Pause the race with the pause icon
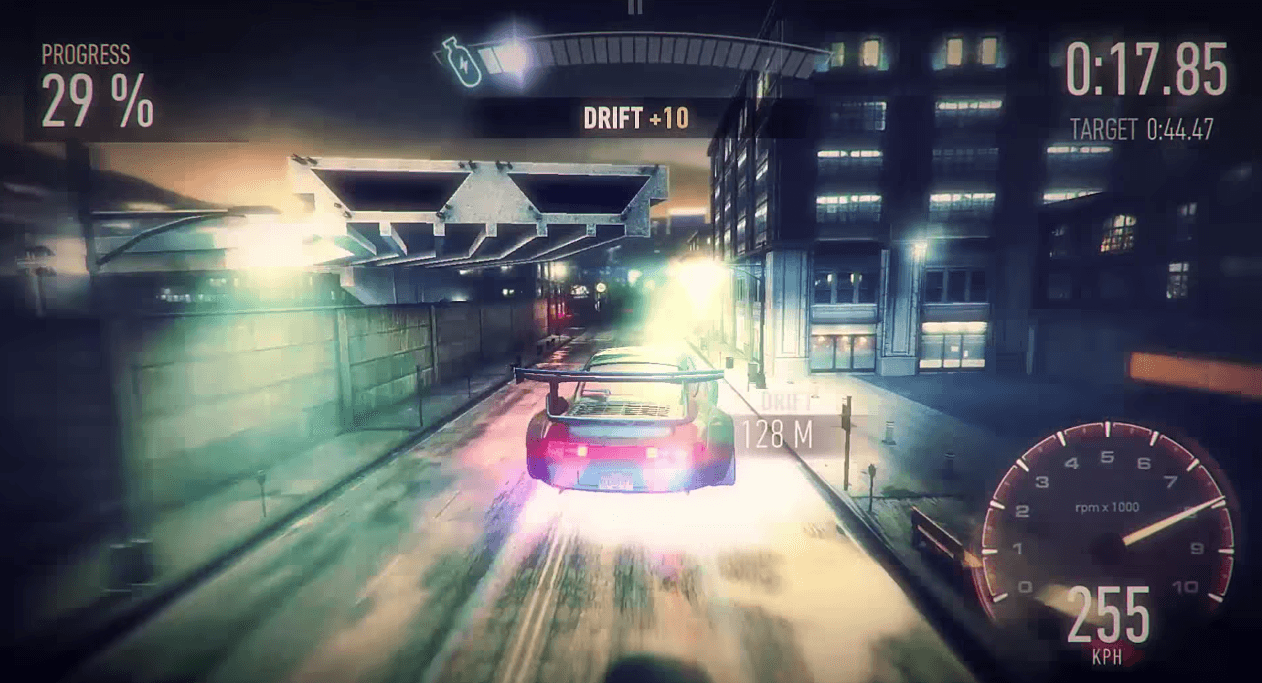Screen dimensions: 1262x683 pos(633,6)
